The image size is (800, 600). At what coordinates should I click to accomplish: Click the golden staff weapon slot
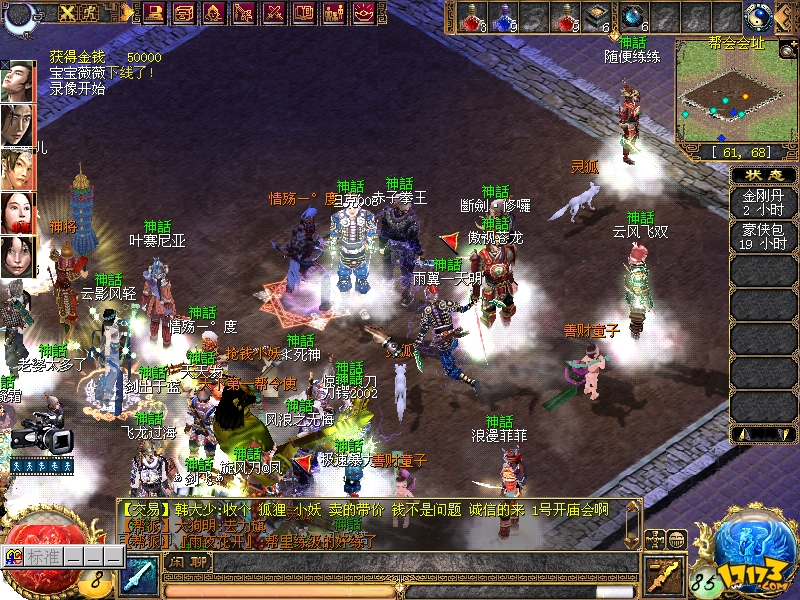tap(663, 575)
